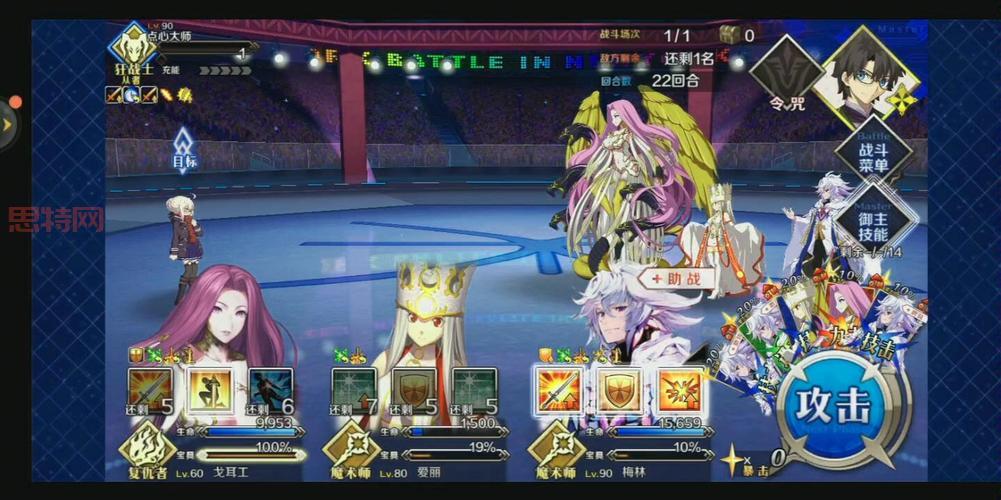Use 梅林's shield skill
Screen dimensions: 1001x500
point(619,391)
